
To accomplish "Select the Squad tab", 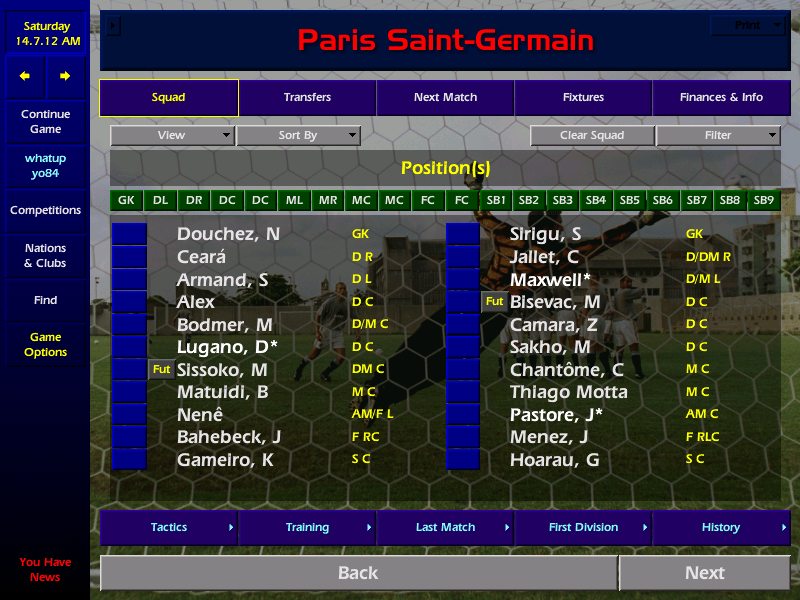I will coord(168,98).
